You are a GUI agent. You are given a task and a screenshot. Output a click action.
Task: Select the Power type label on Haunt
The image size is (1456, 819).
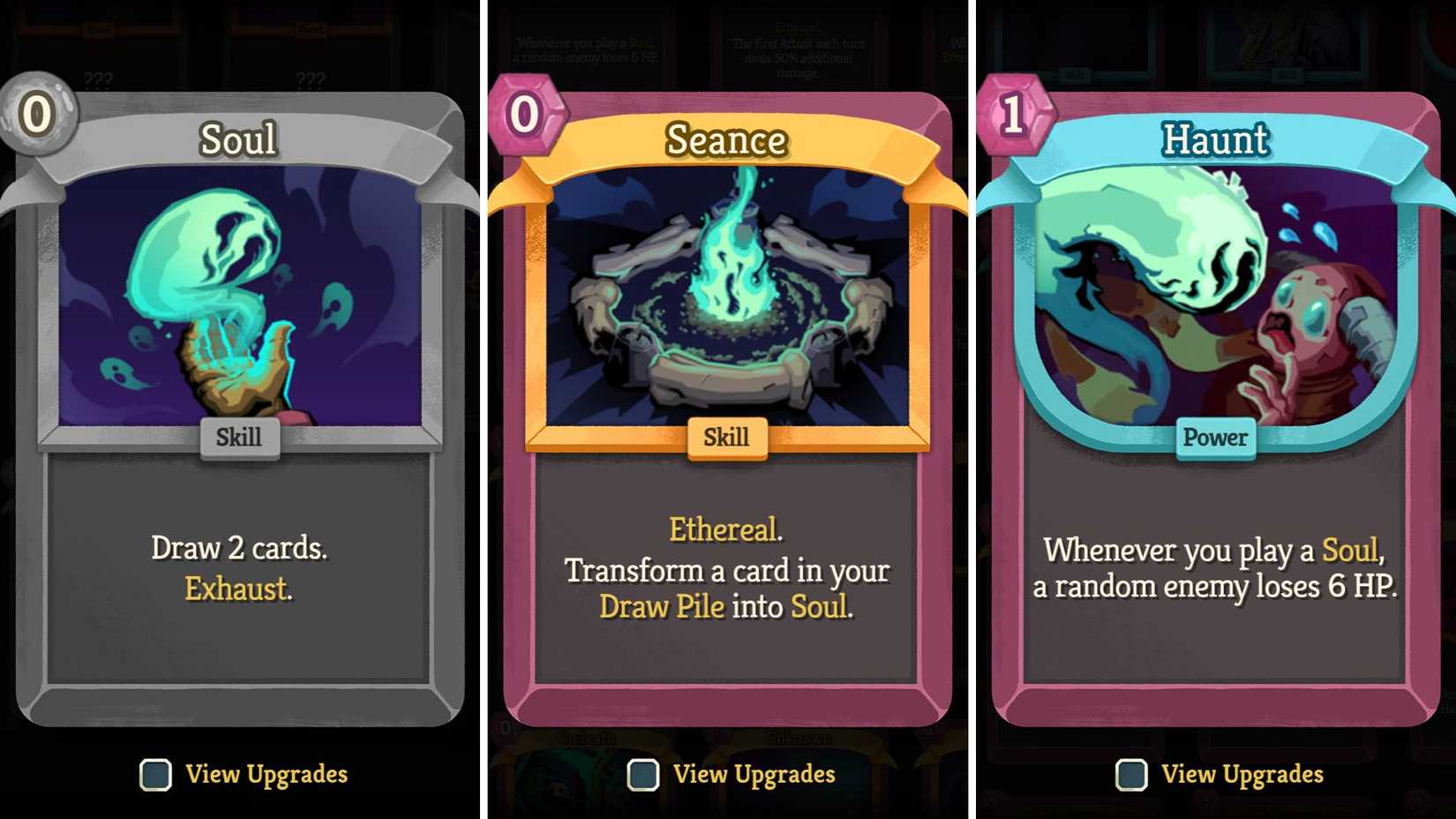[x=1216, y=437]
